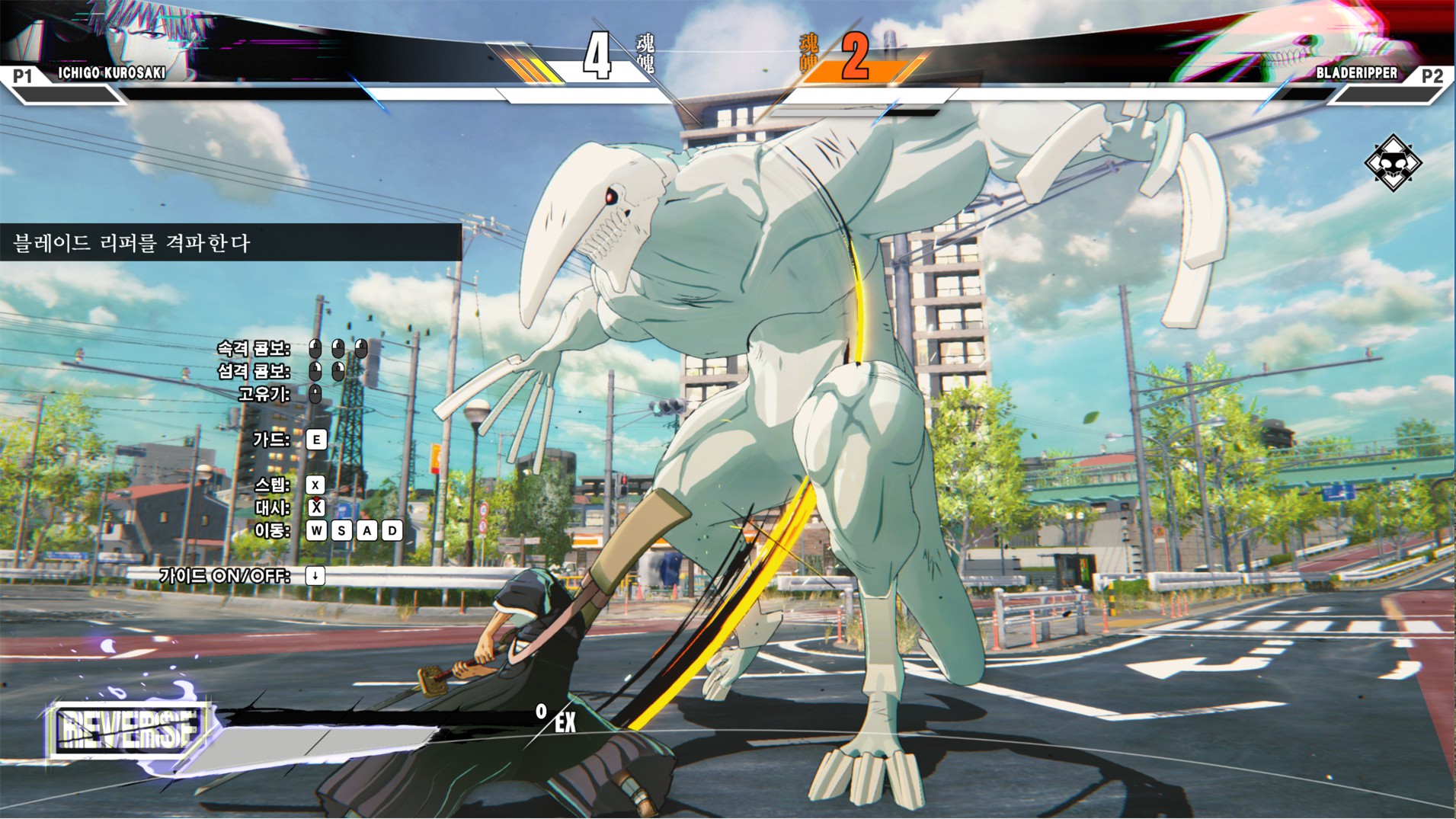Select the Blade Ripper objective banner
1456x819 pixels.
coord(229,243)
